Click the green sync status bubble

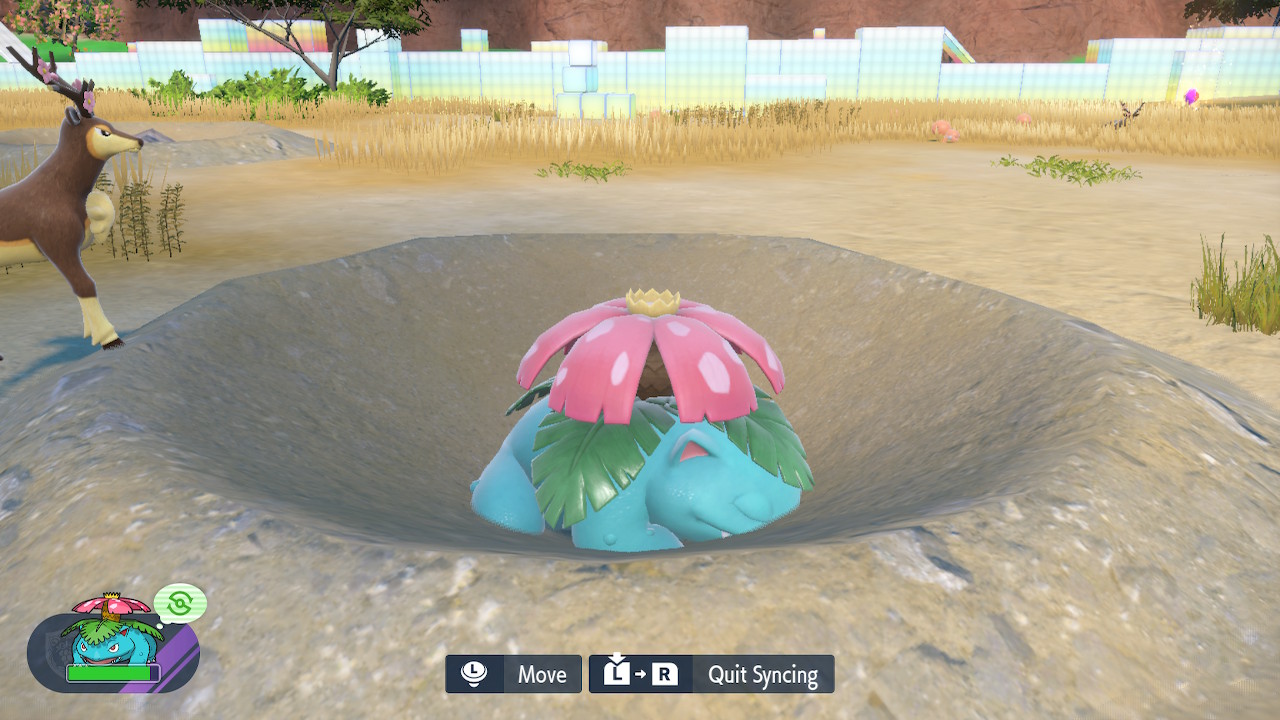180,603
